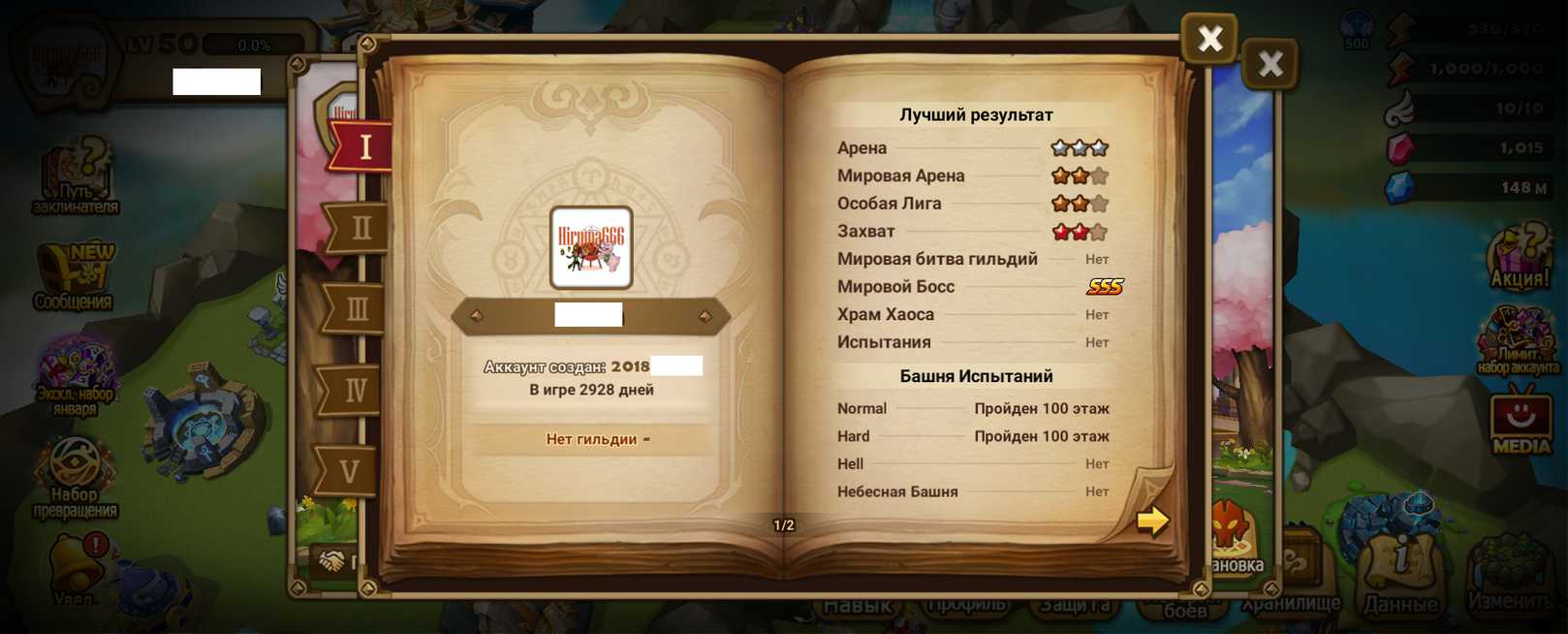1568x634 pixels.
Task: Turn to the next page with the yellow arrow
Action: [x=1152, y=521]
